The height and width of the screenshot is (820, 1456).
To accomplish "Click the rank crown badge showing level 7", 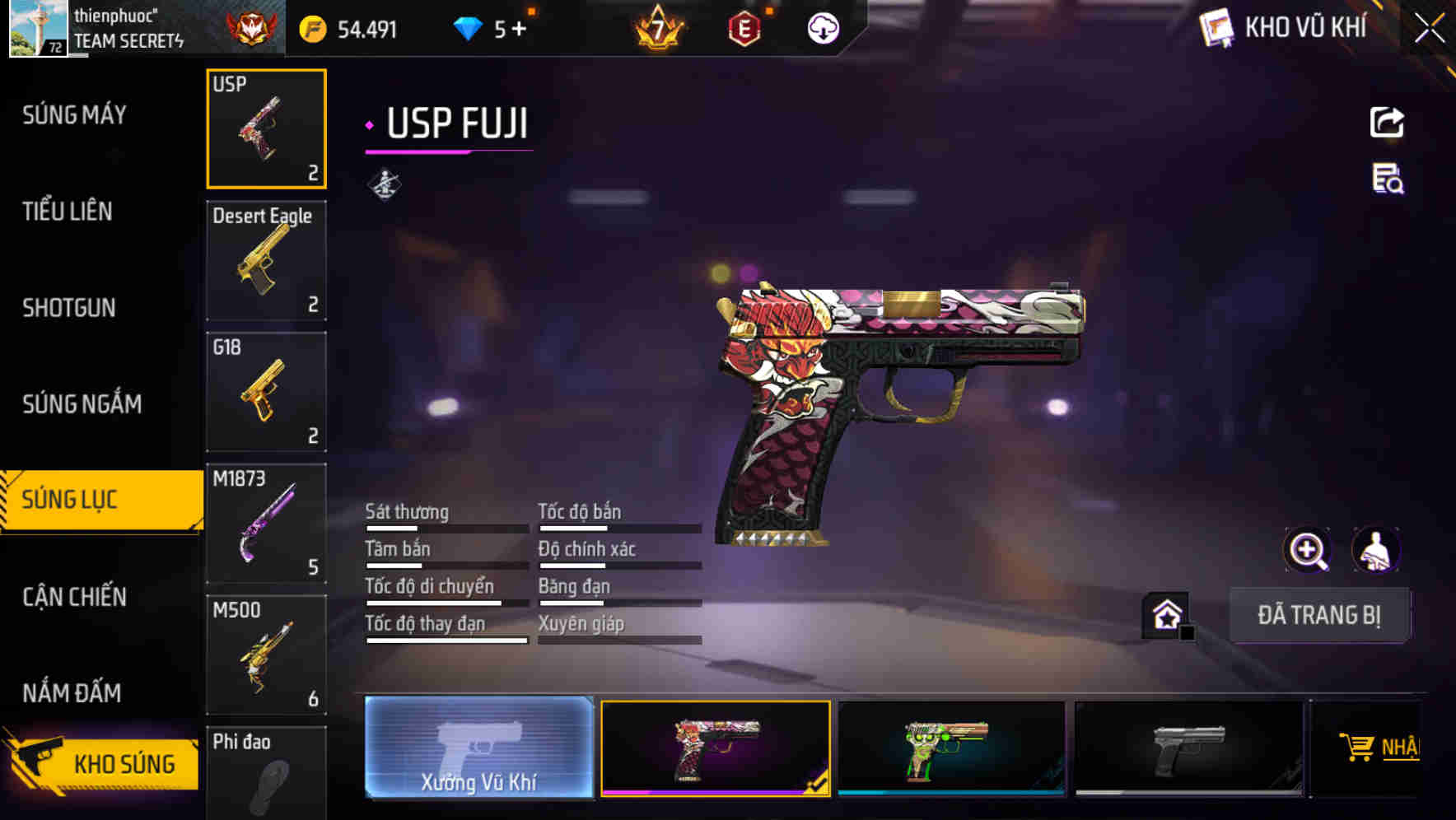I will (x=658, y=27).
